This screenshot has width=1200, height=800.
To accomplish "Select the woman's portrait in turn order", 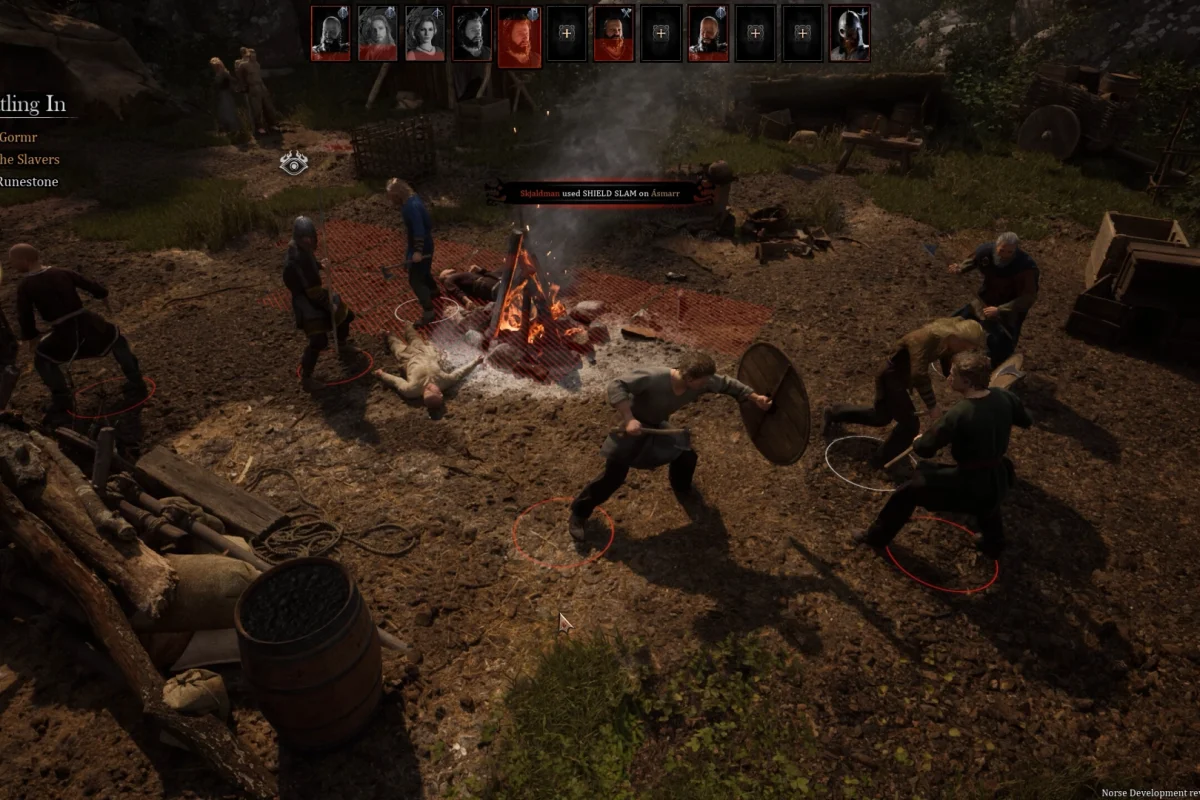I will point(425,34).
